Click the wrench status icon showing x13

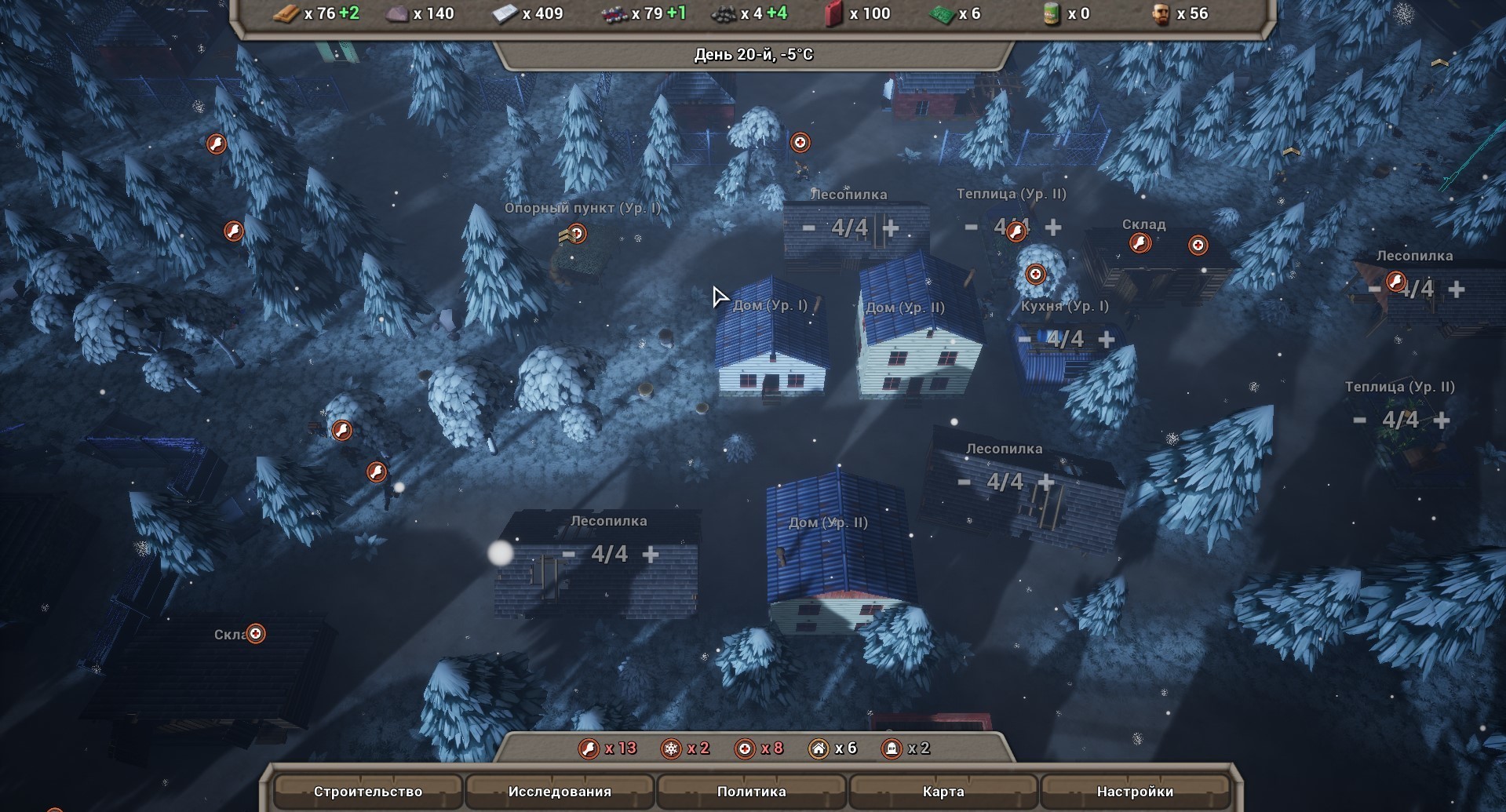tap(589, 748)
